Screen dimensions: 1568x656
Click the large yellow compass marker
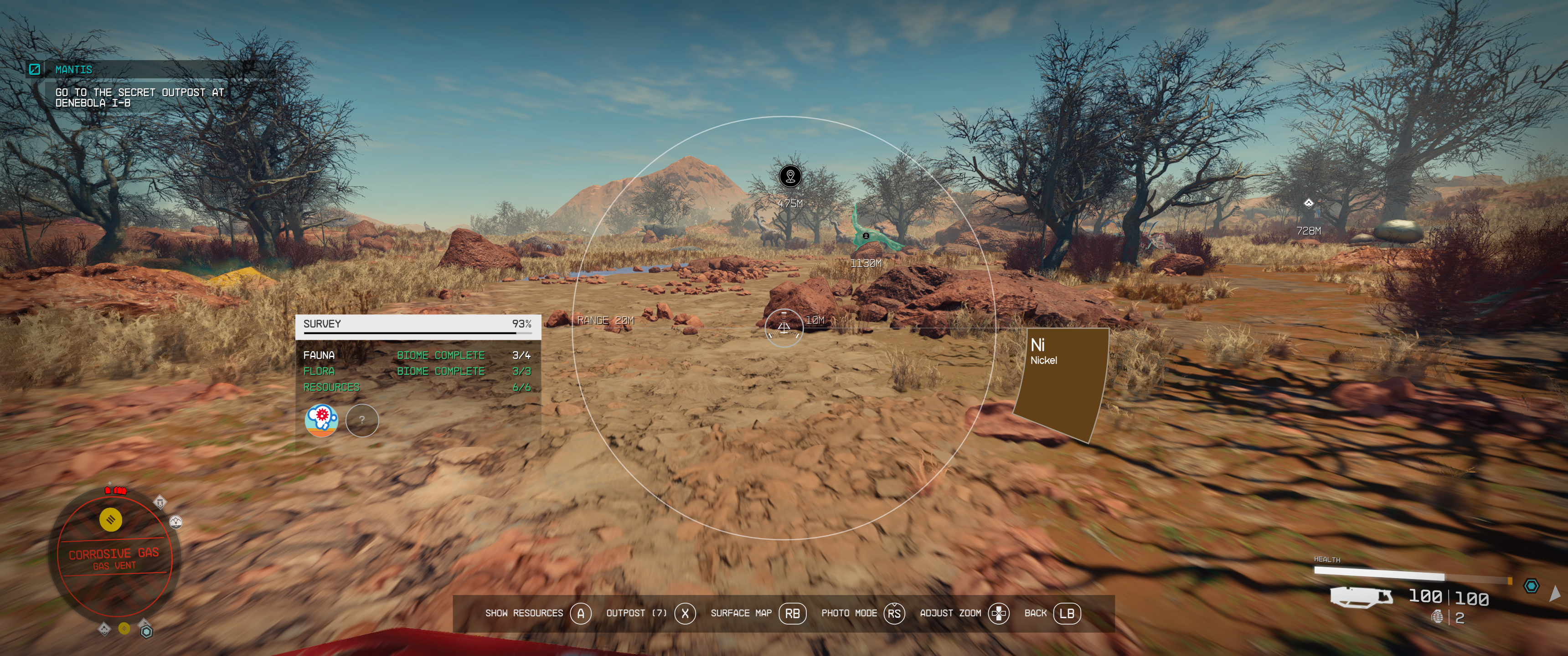pos(111,520)
